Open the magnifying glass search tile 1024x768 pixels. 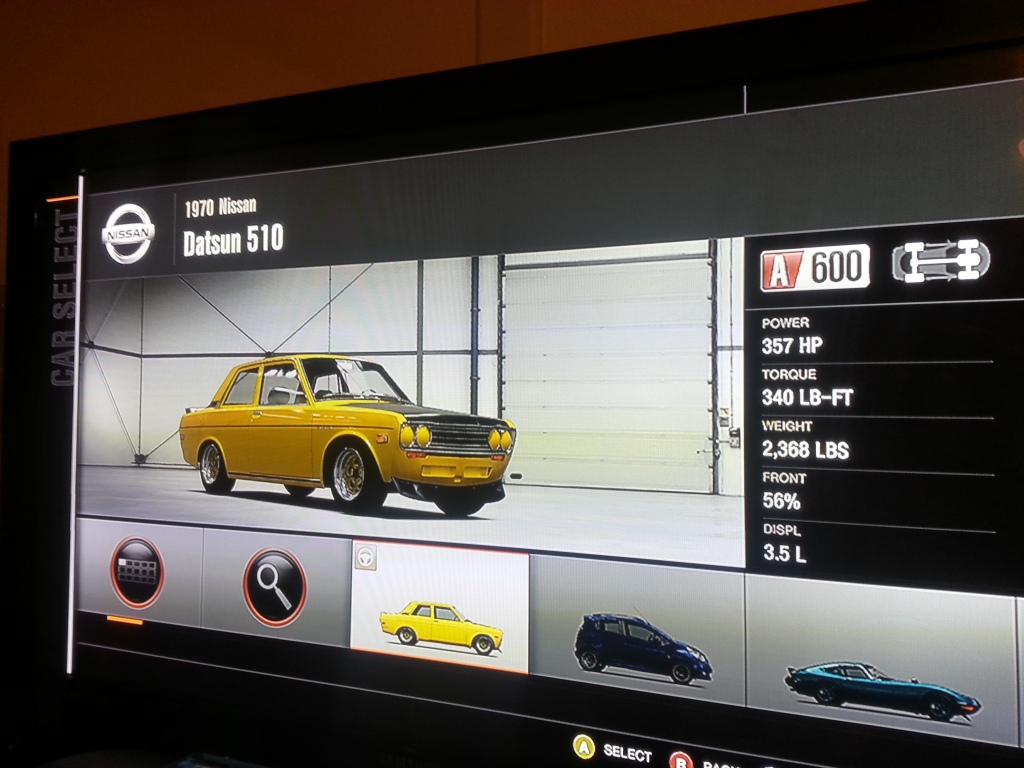274,586
